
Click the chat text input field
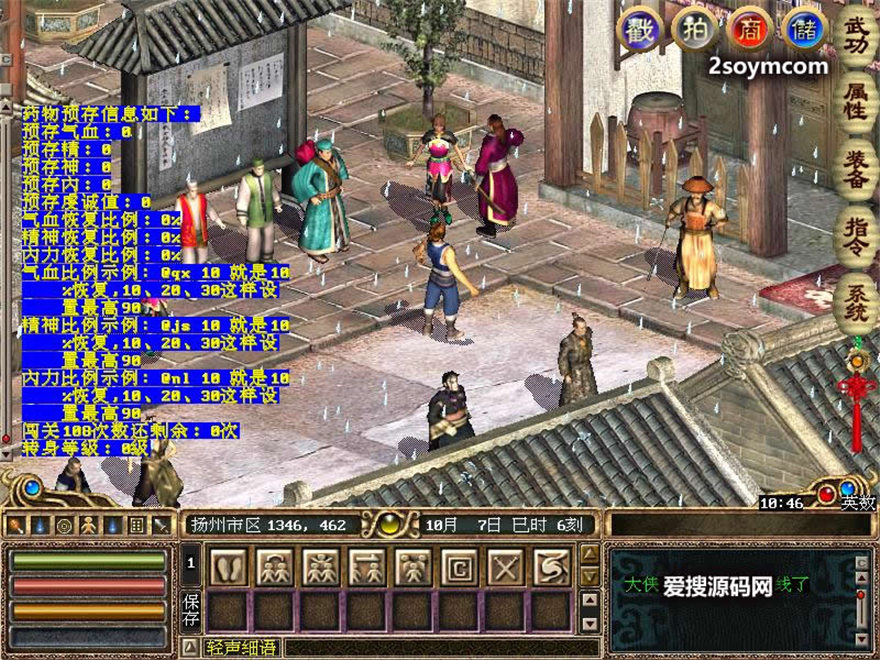click(x=440, y=647)
